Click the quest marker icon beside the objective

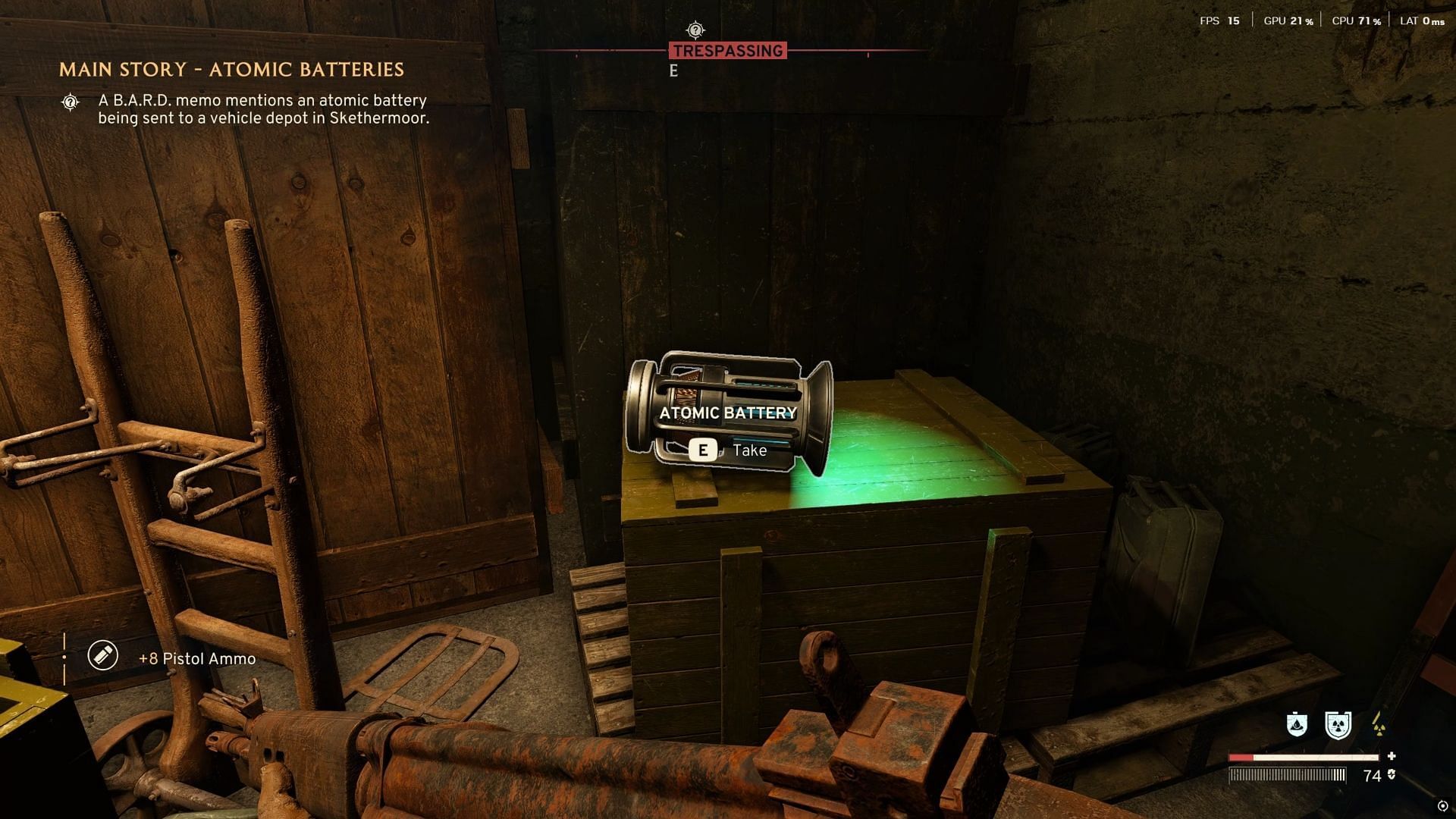point(71,102)
